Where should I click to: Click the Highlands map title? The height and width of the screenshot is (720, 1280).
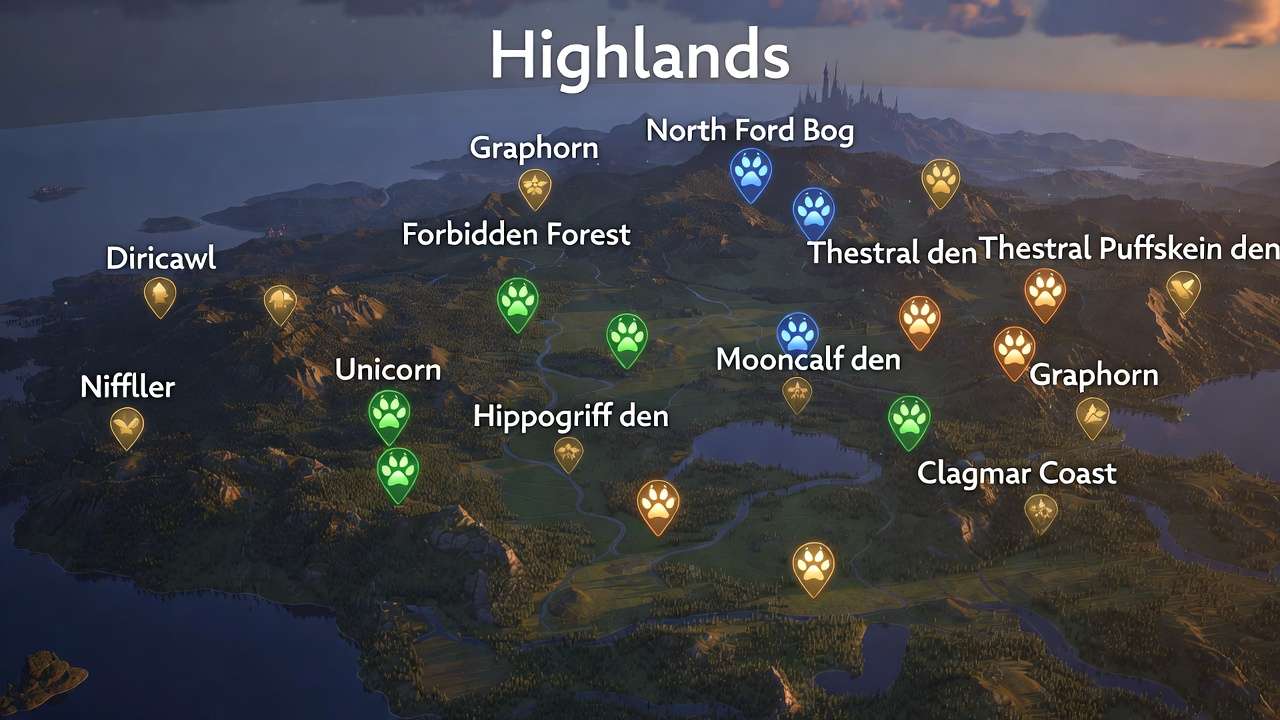(x=638, y=57)
